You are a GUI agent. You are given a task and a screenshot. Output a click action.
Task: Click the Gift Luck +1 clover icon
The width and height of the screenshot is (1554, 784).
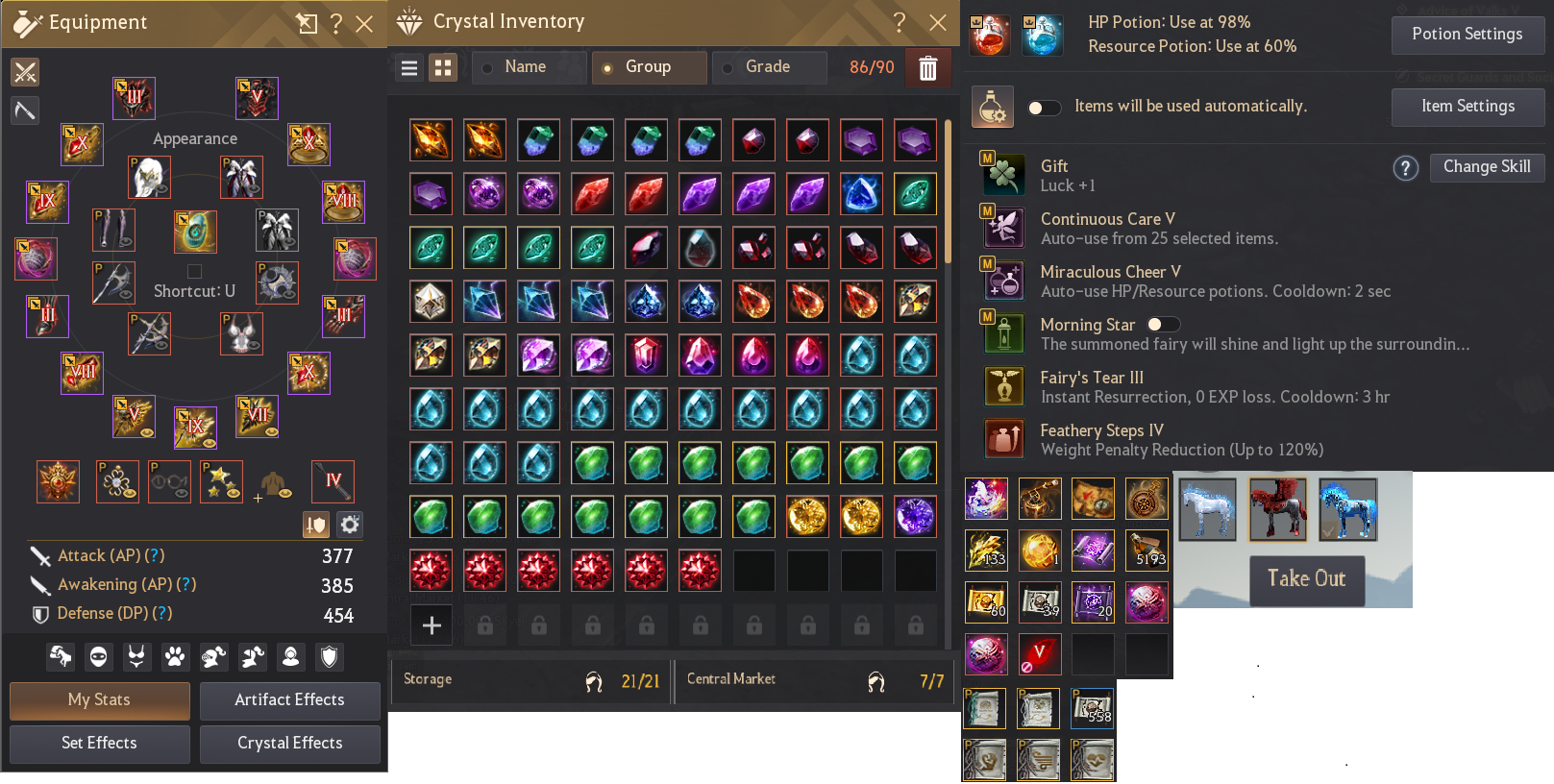pyautogui.click(x=1003, y=174)
